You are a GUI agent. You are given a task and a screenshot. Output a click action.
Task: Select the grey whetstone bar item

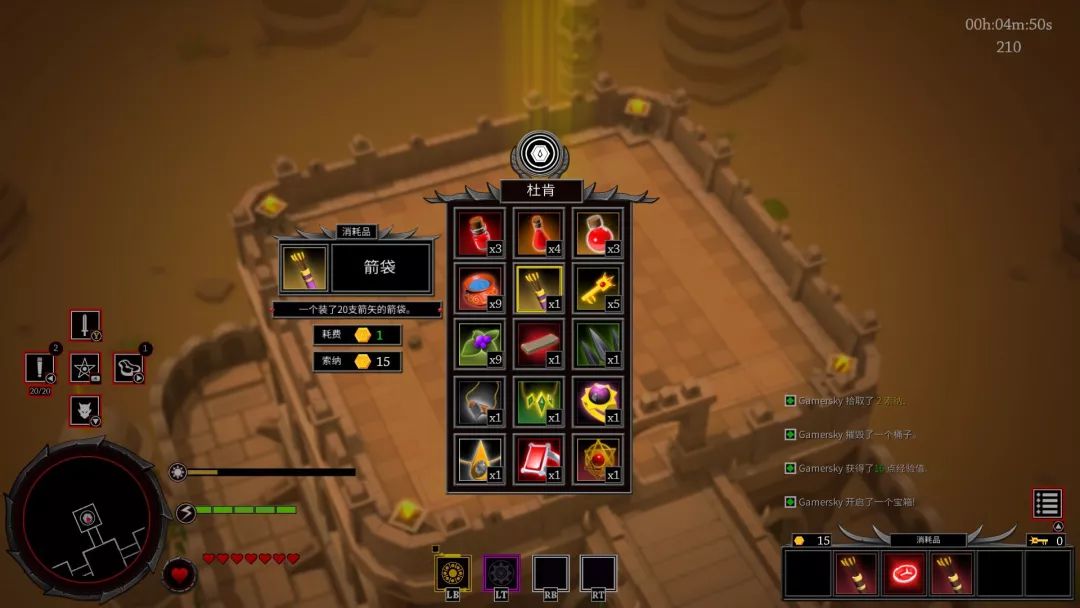pos(539,345)
